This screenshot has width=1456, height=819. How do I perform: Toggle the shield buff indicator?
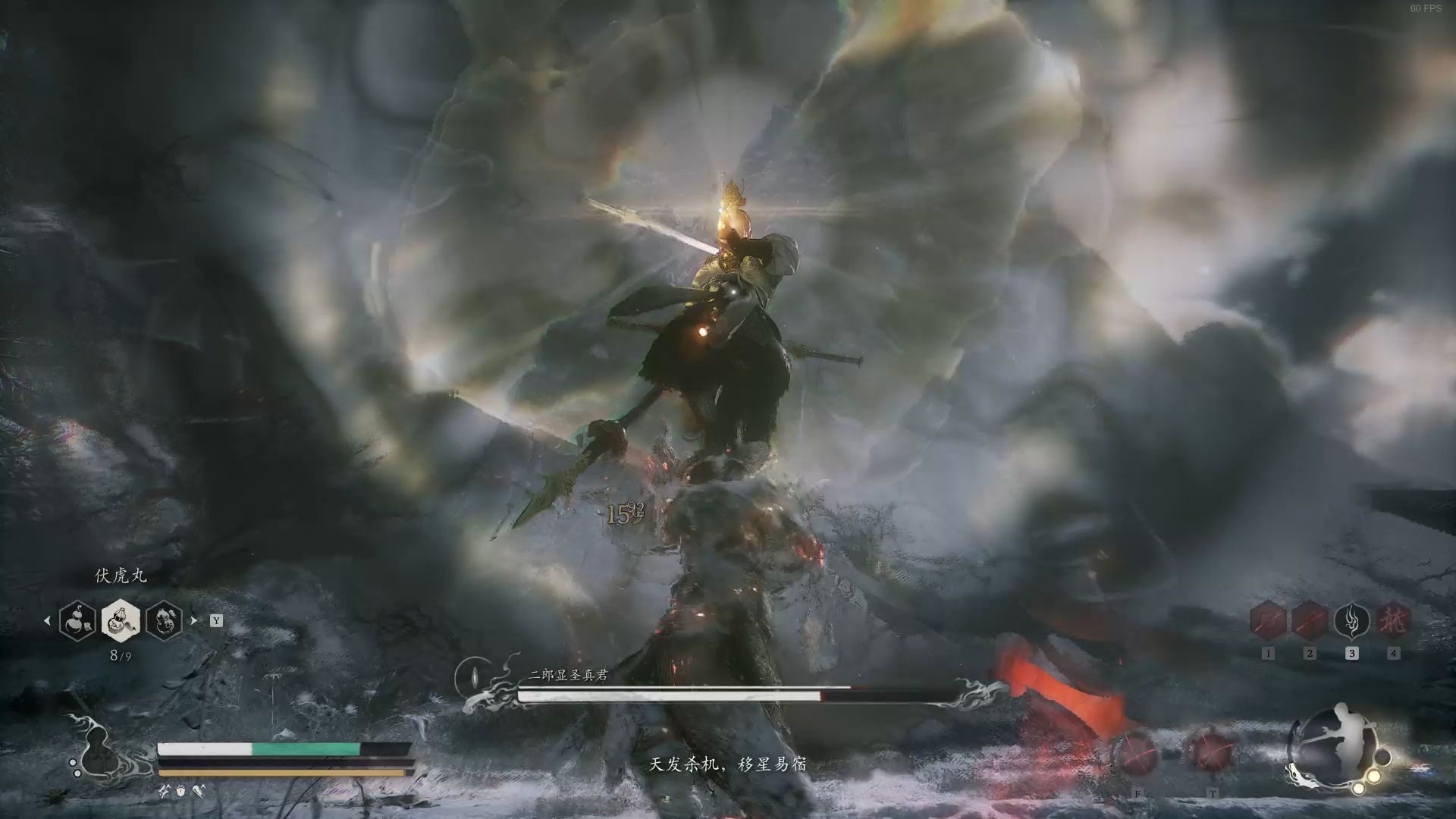pos(180,790)
